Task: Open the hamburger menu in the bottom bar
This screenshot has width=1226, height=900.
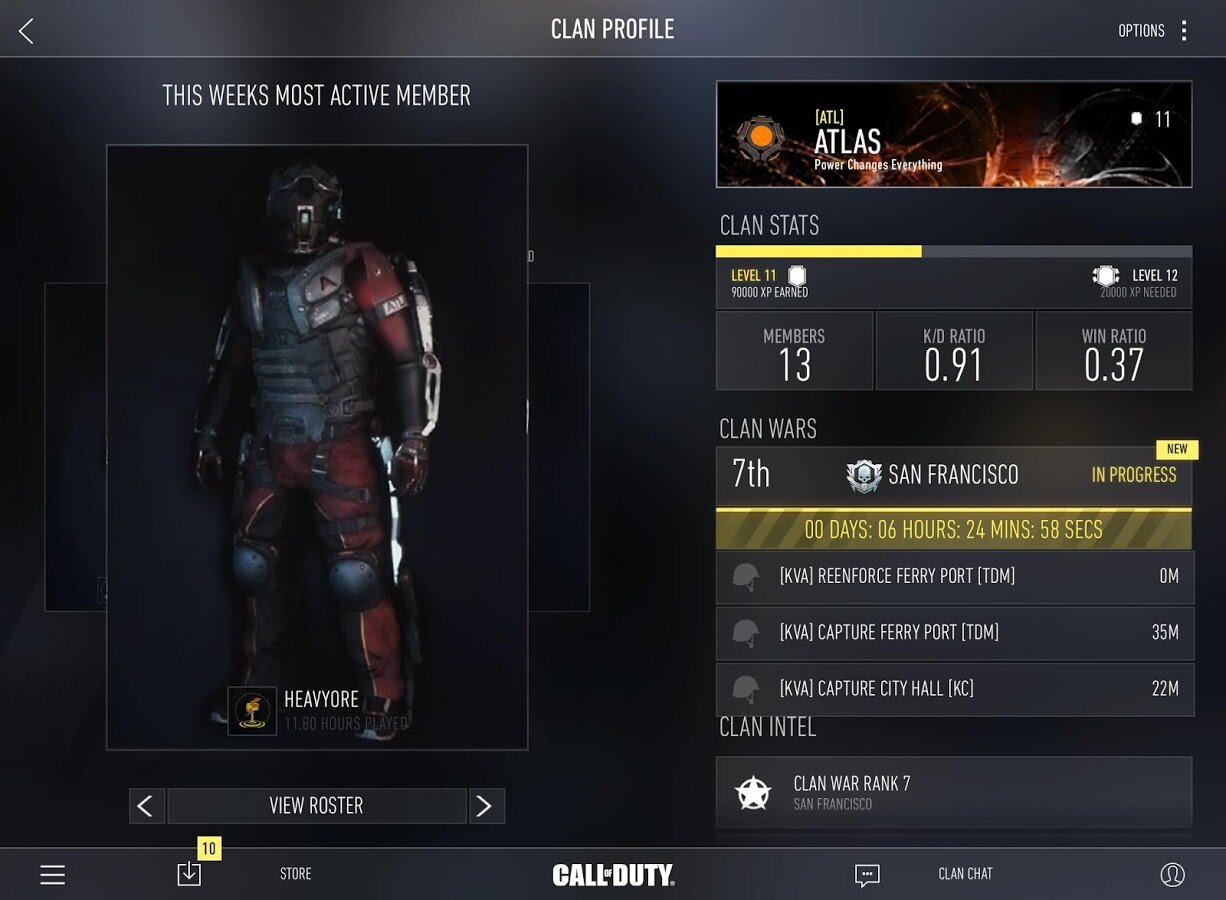Action: point(53,875)
